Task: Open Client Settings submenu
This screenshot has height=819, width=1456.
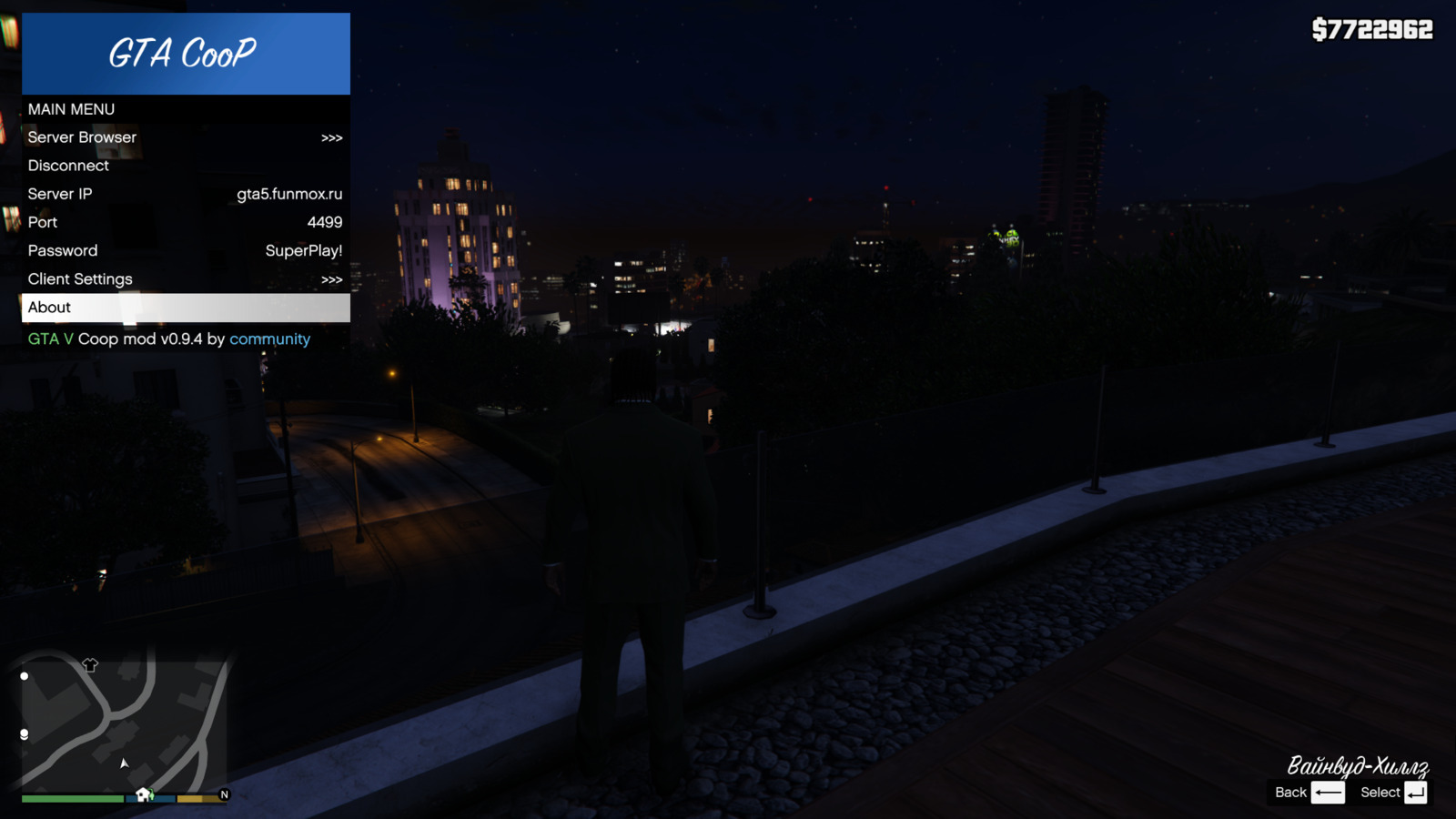Action: point(185,279)
